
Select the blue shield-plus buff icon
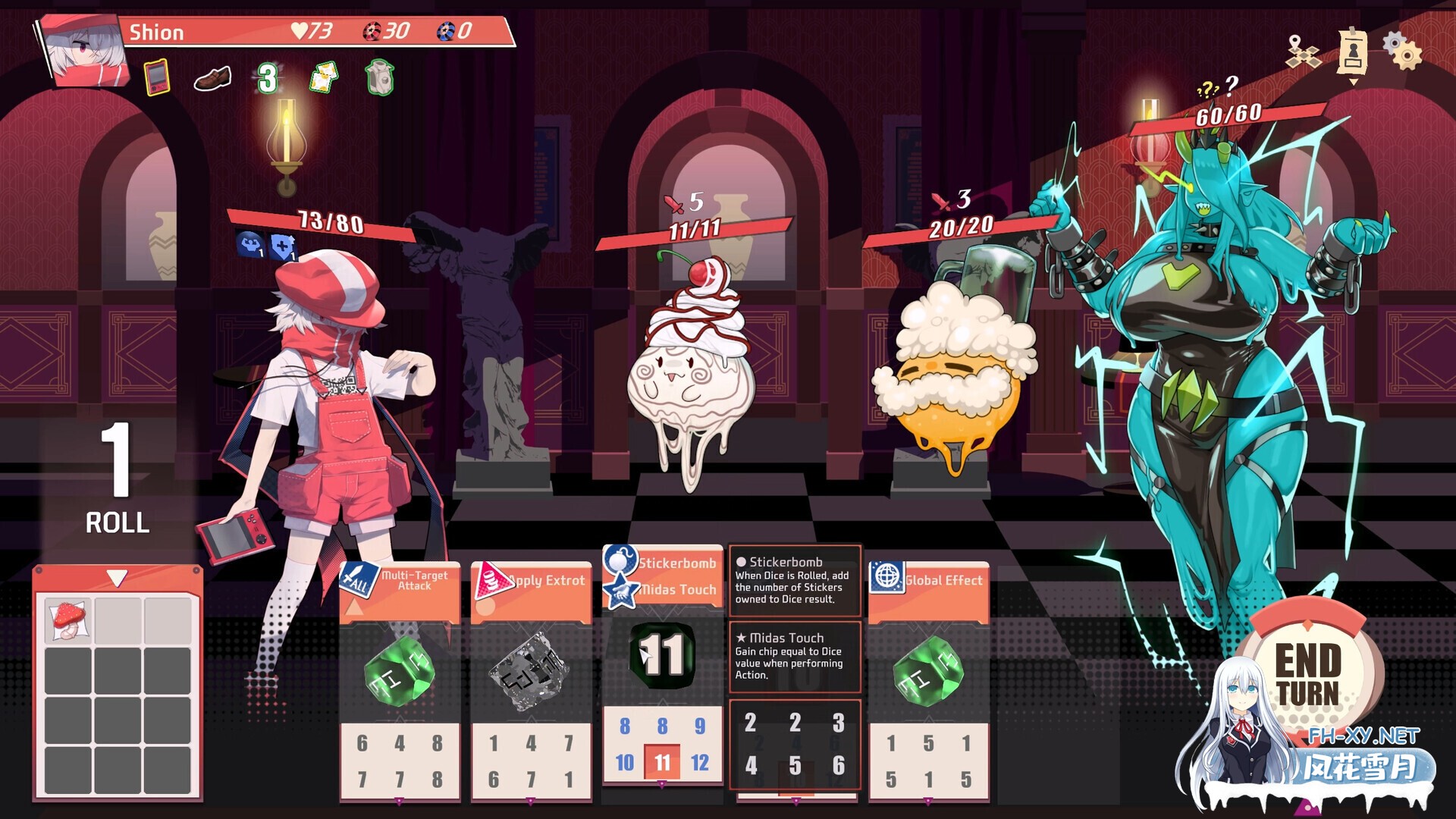point(282,246)
